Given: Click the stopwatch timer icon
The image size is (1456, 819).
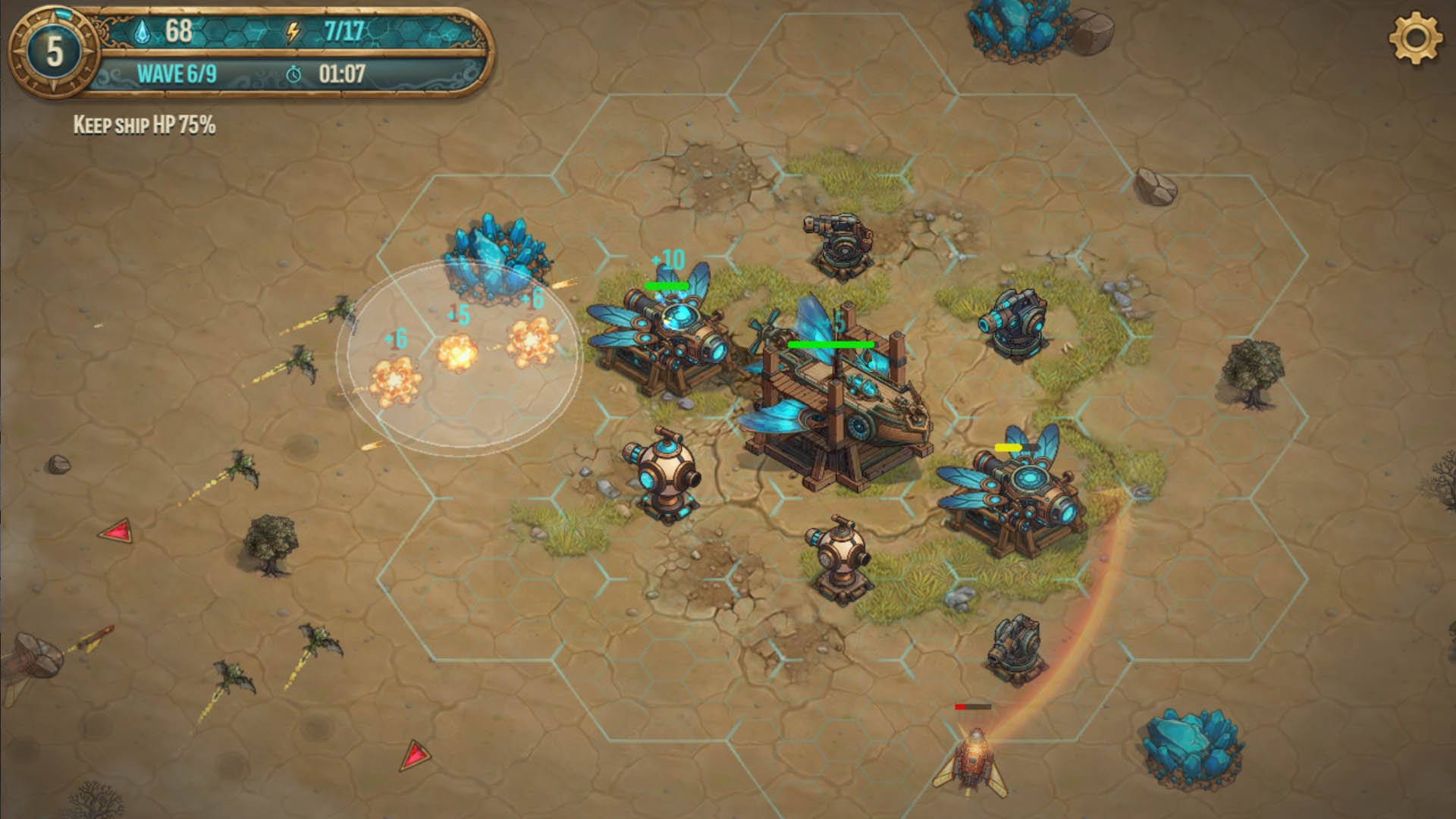Looking at the screenshot, I should point(295,75).
